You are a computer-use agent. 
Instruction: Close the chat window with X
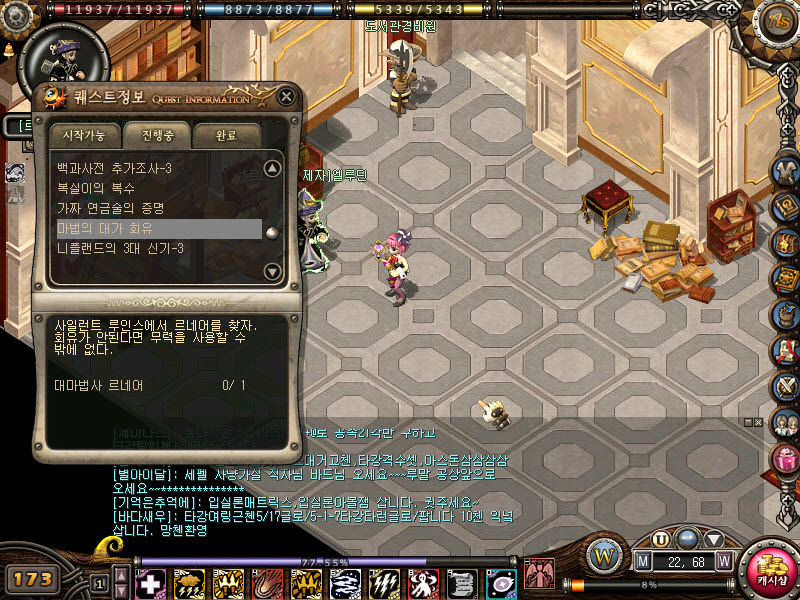[757, 423]
